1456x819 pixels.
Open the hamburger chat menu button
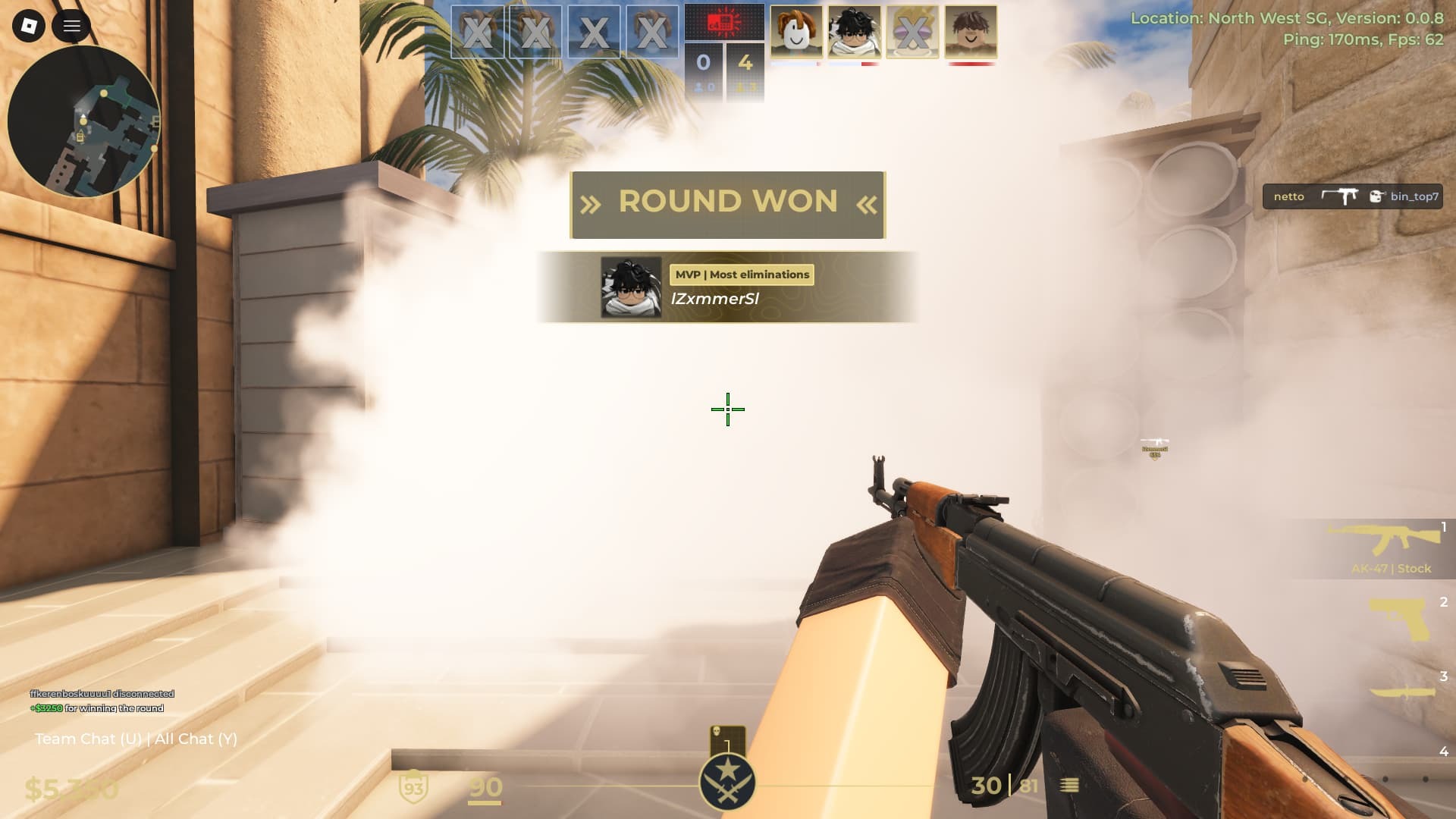[x=72, y=27]
